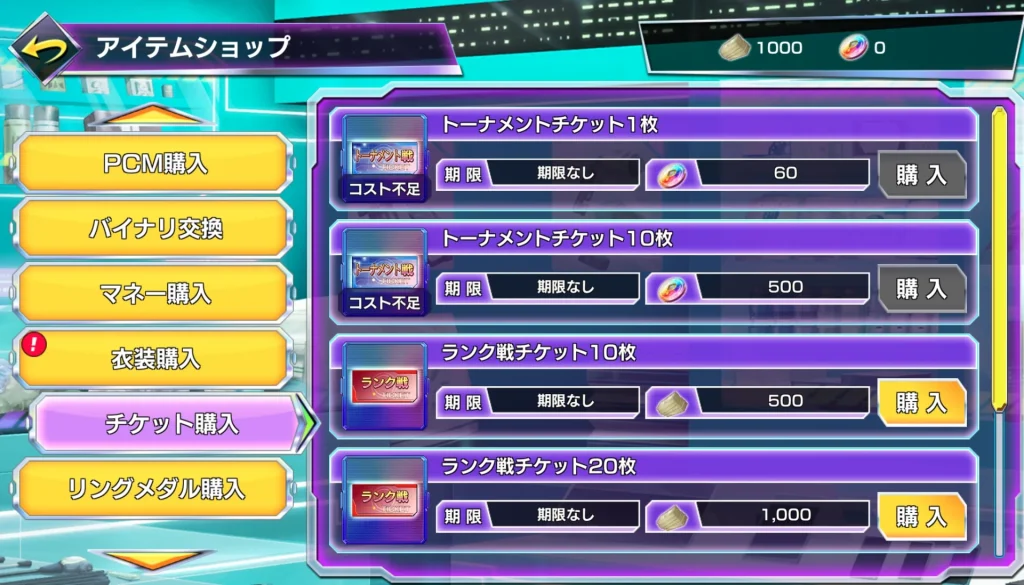Open the 衣装購入 category

[x=155, y=358]
